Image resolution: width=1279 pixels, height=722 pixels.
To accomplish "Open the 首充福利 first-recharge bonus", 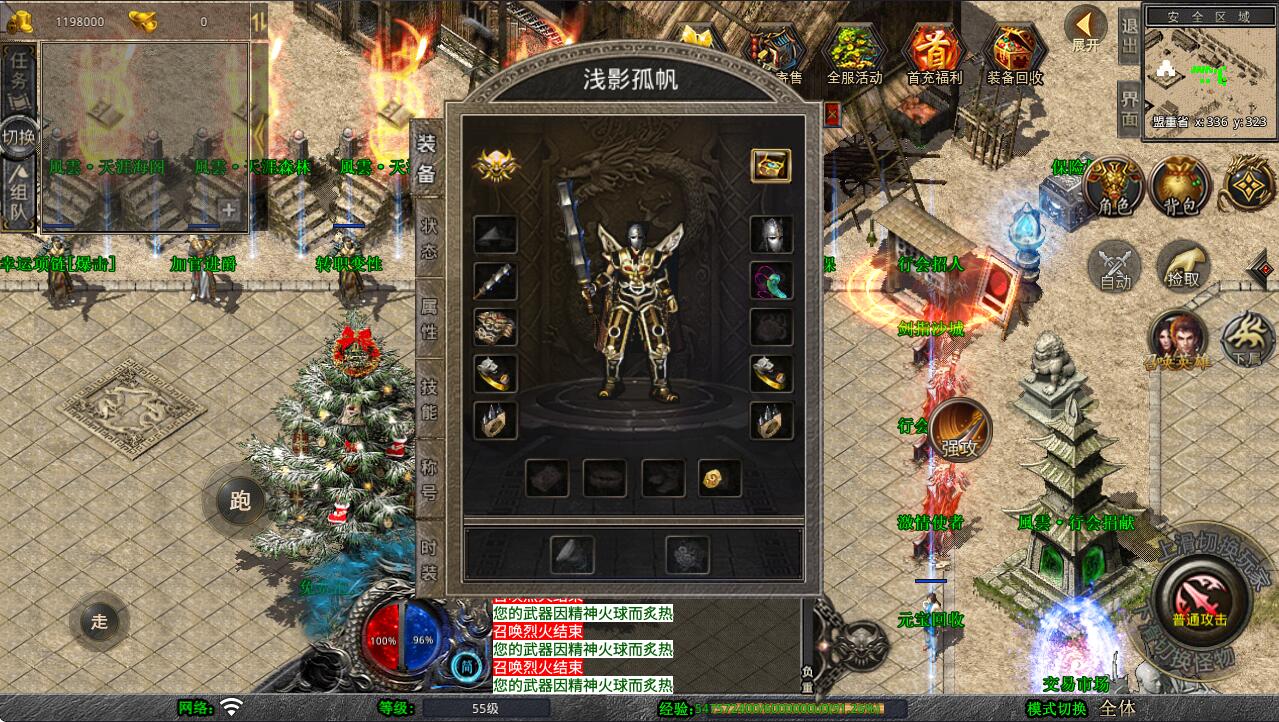I will [934, 55].
